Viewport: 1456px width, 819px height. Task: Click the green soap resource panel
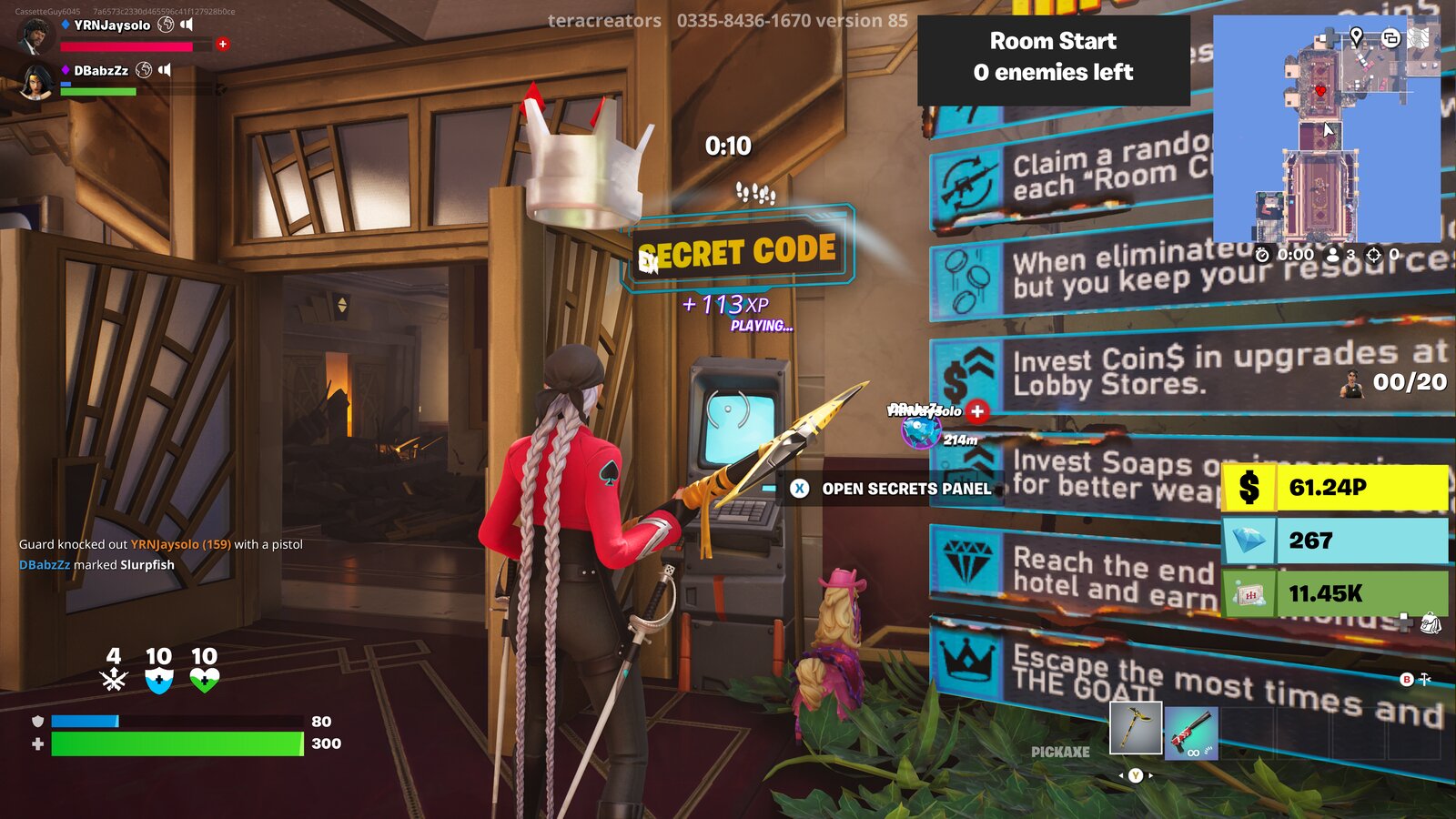point(1334,593)
